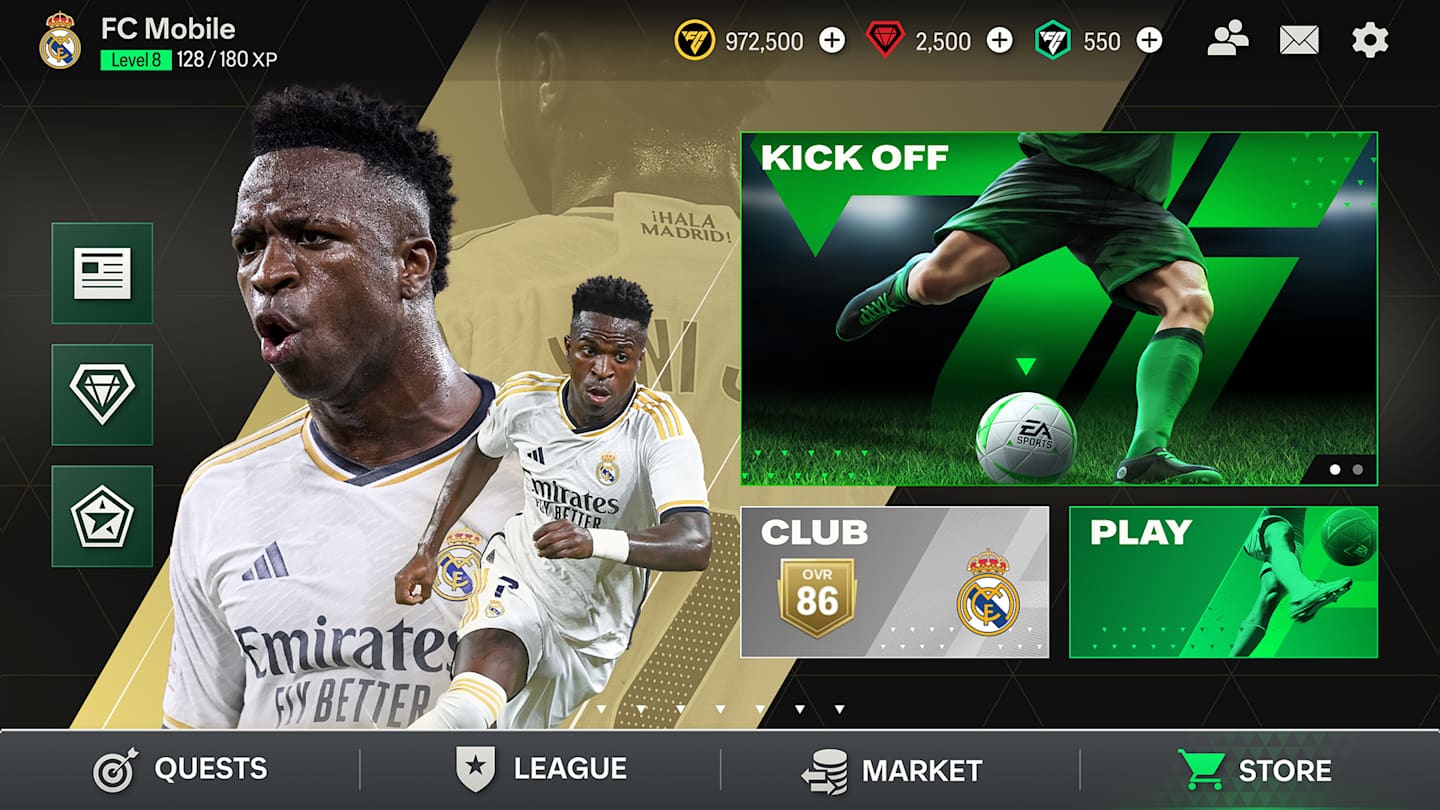Purchase gems via the plus next to 2,500
Screen dimensions: 1440x810
(x=1001, y=41)
